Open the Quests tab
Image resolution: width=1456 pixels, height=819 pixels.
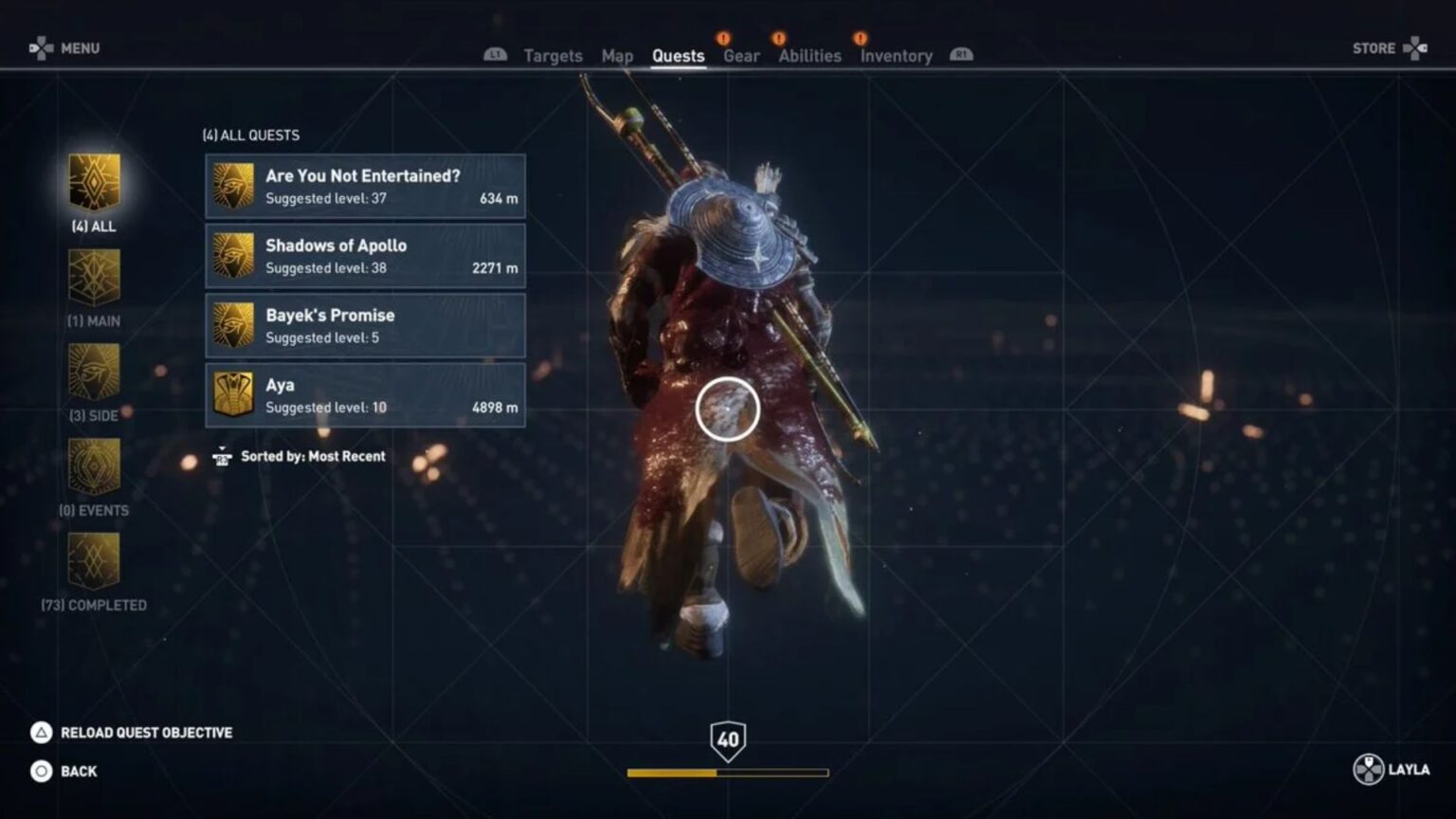(679, 56)
